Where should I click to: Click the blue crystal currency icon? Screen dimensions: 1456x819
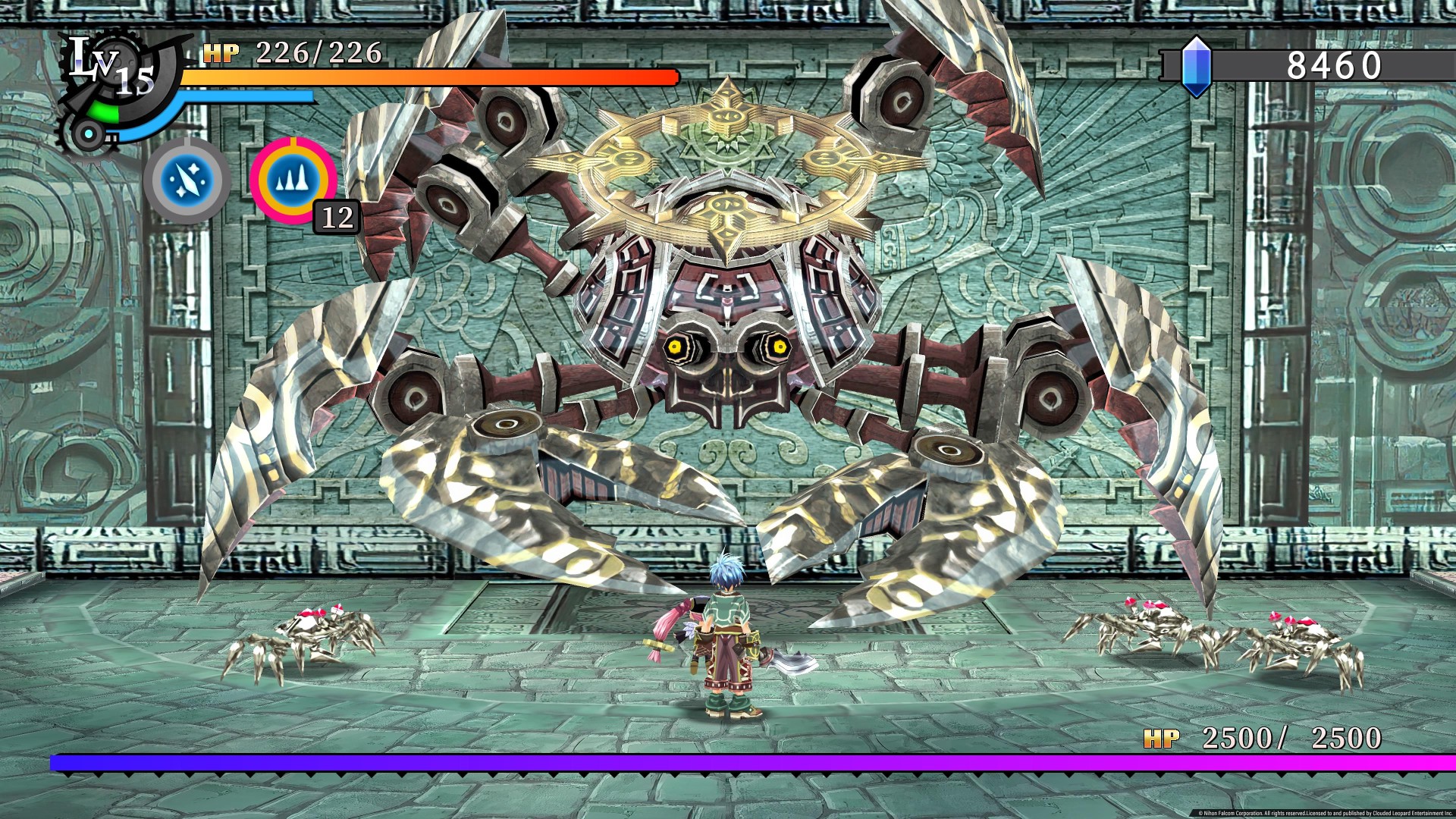(1196, 67)
